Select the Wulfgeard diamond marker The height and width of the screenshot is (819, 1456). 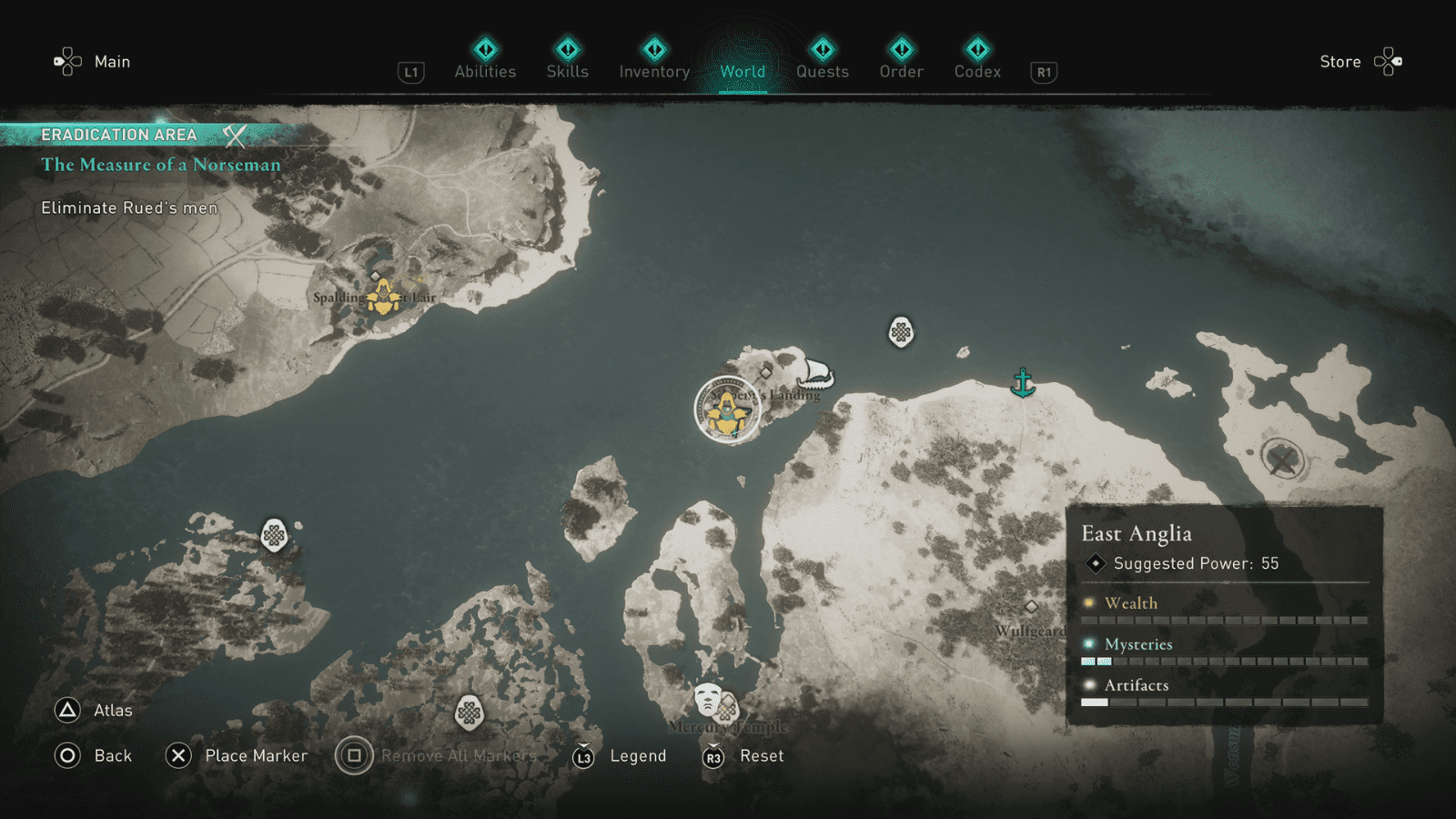[1033, 607]
